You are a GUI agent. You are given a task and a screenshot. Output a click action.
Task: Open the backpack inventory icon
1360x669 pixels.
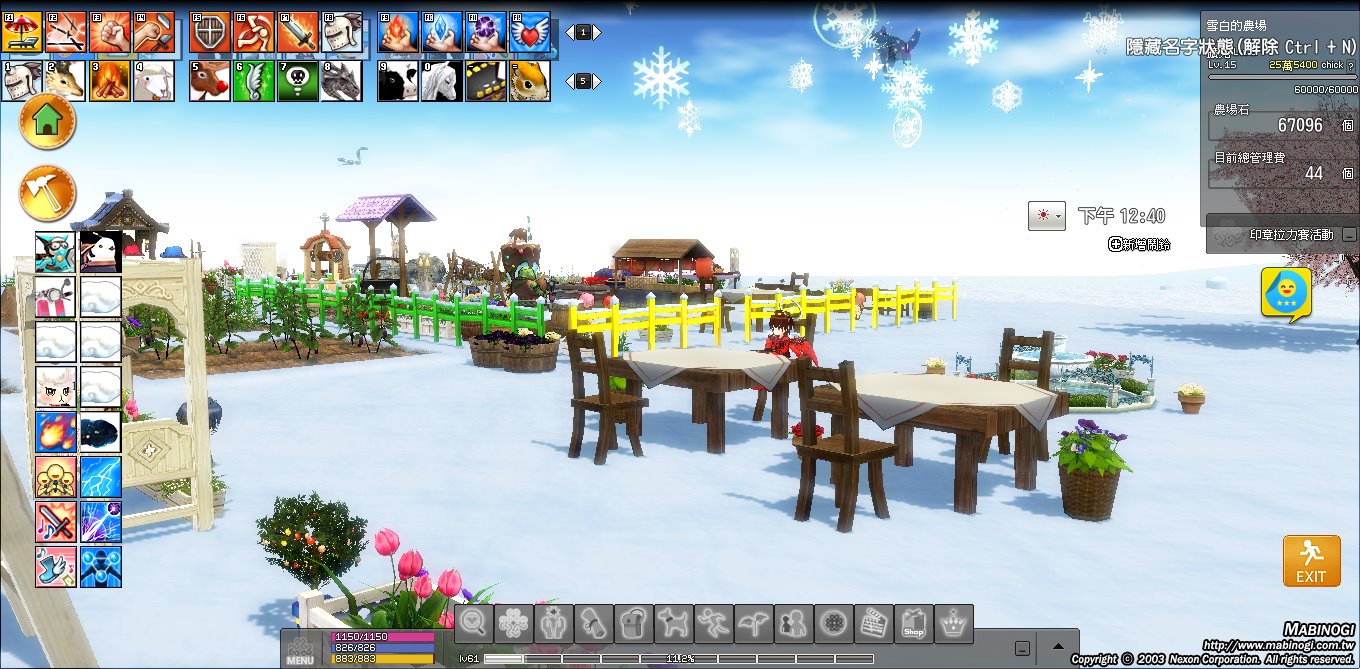(634, 623)
